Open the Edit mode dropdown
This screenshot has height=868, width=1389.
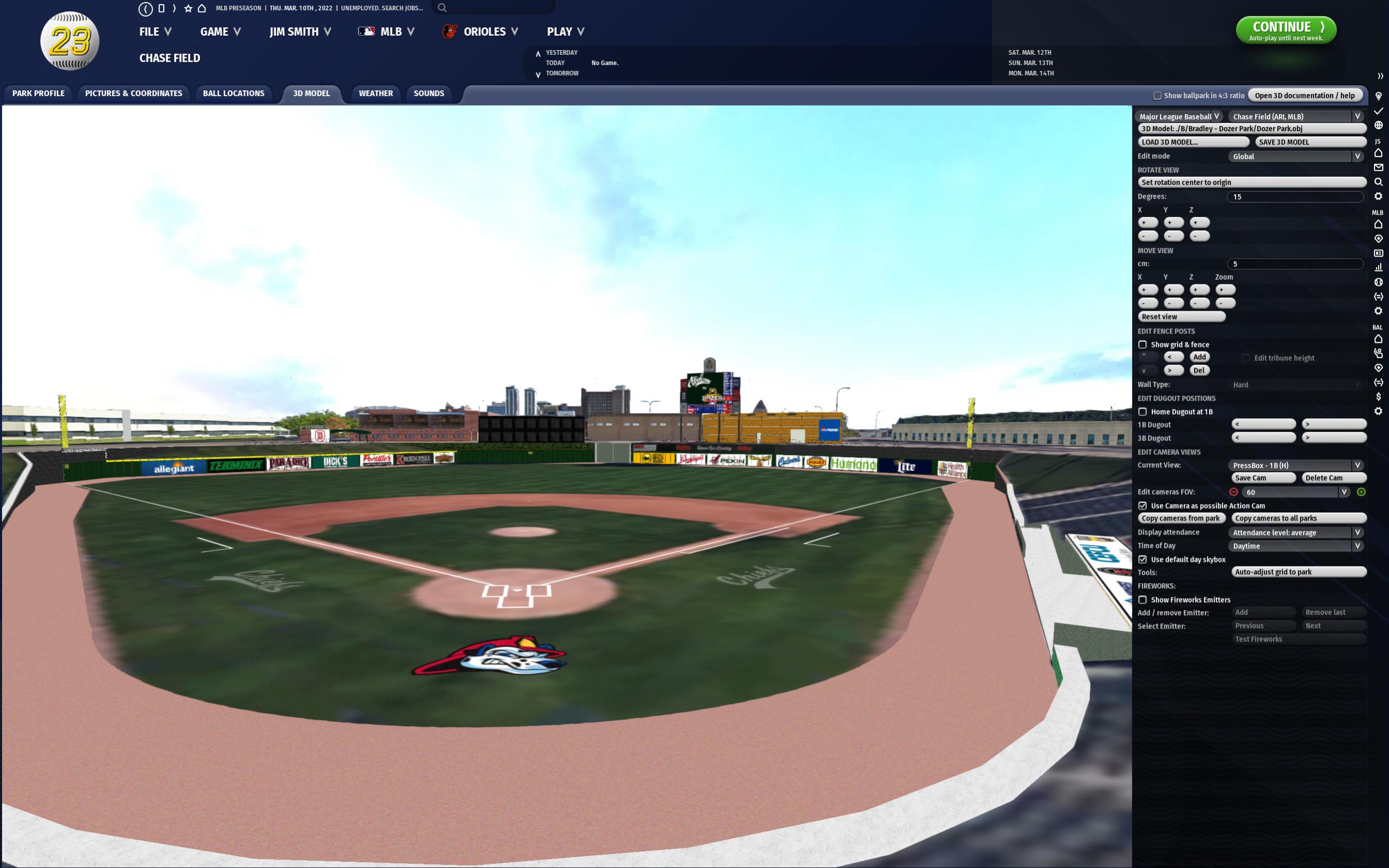tap(1295, 157)
